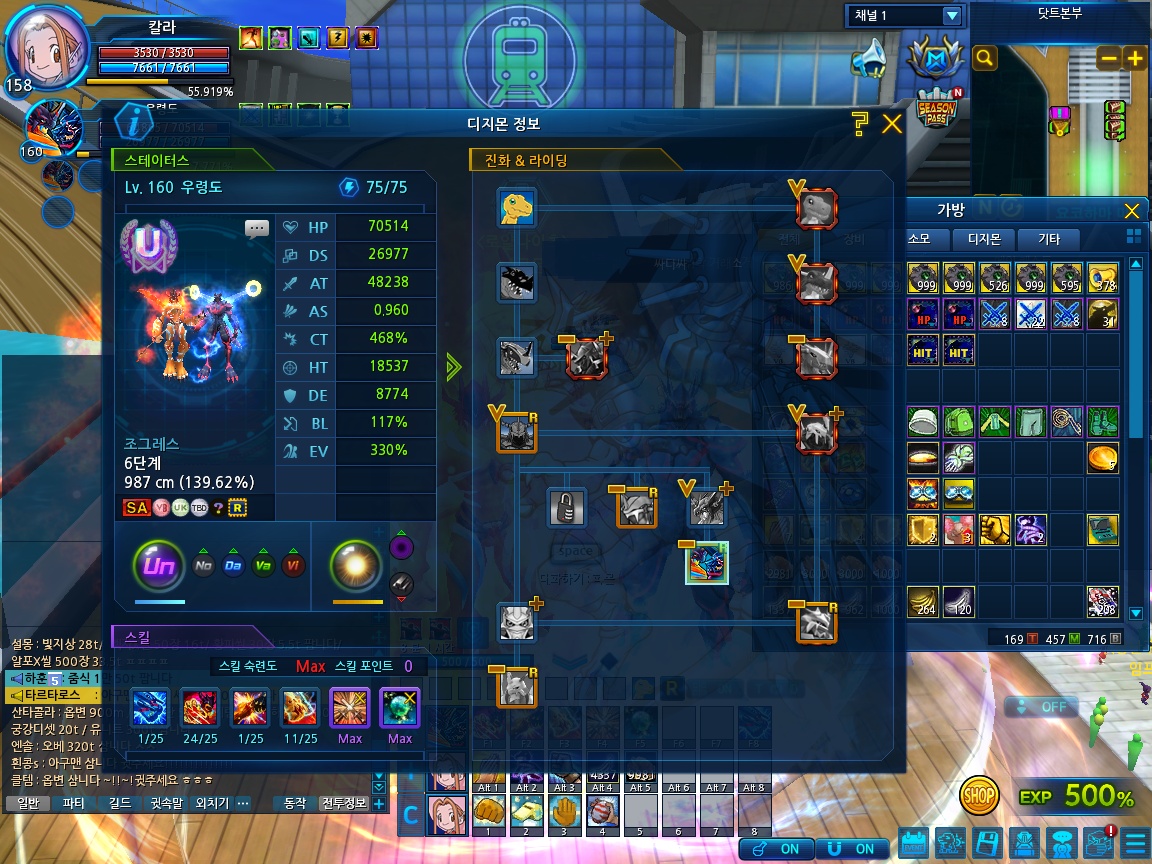Click the locked evolution slot padlock
This screenshot has height=864, width=1152.
point(567,507)
